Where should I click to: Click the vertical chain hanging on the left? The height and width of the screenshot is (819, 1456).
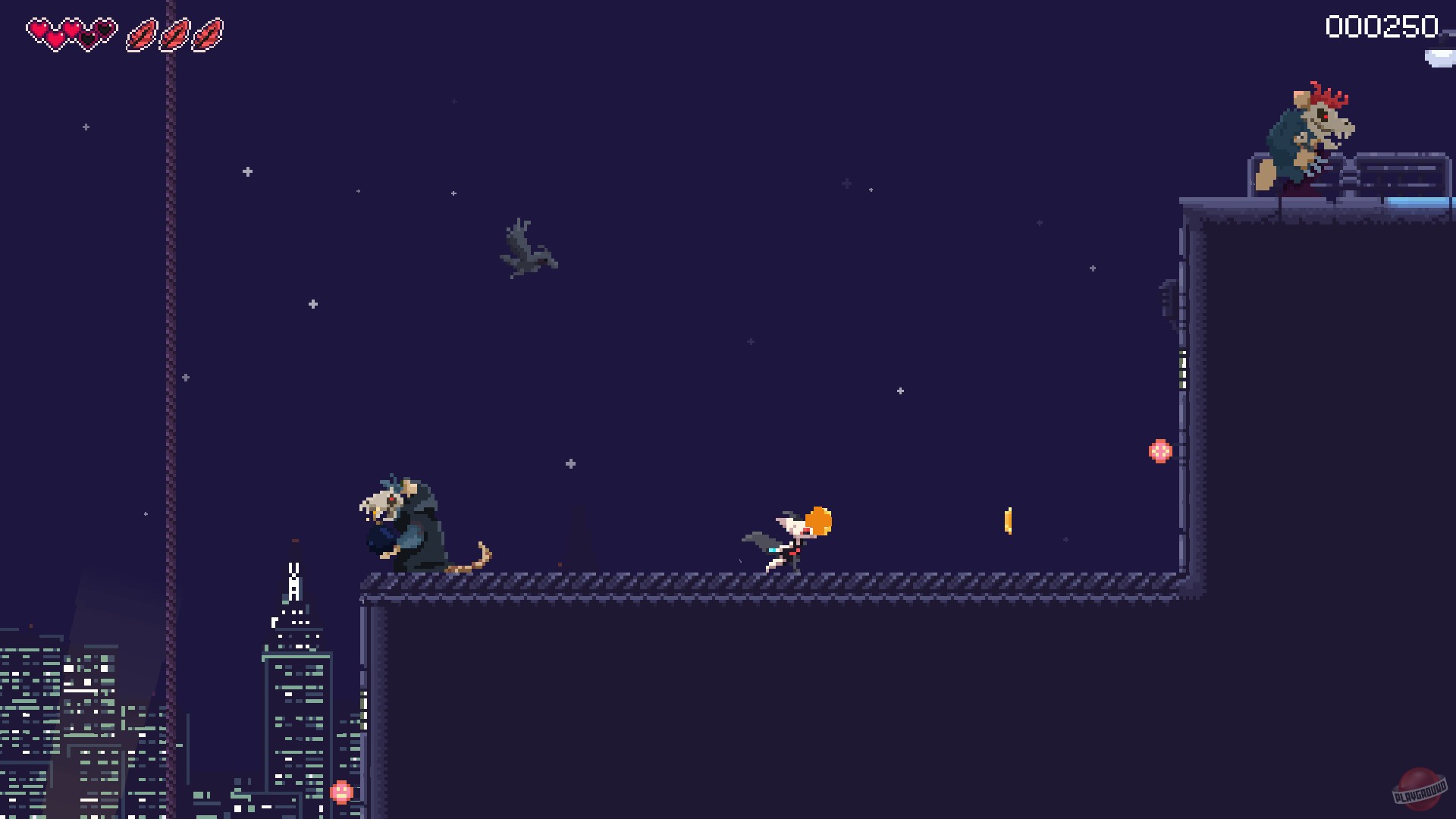tap(168, 303)
